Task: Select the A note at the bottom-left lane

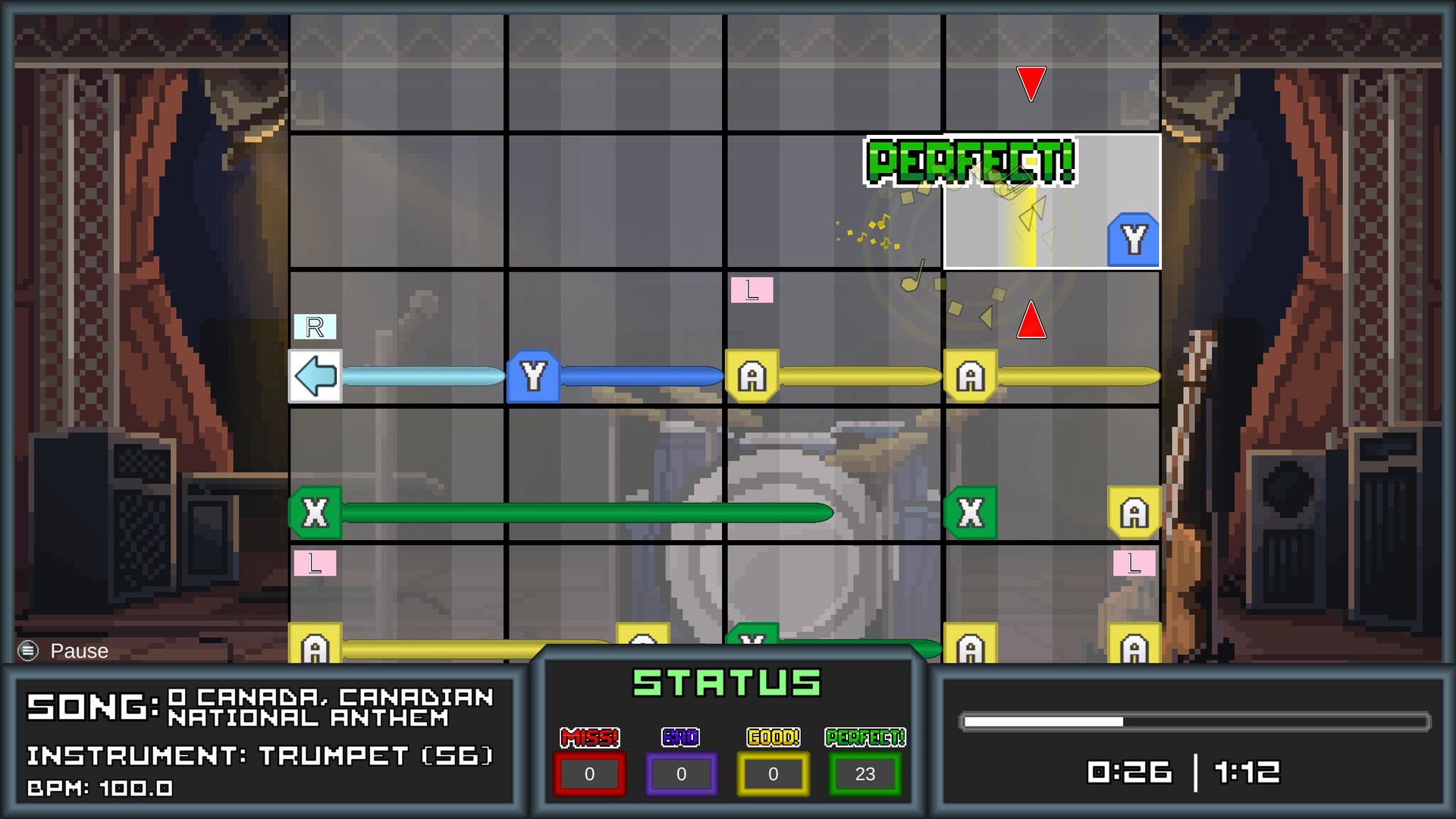Action: click(x=315, y=648)
